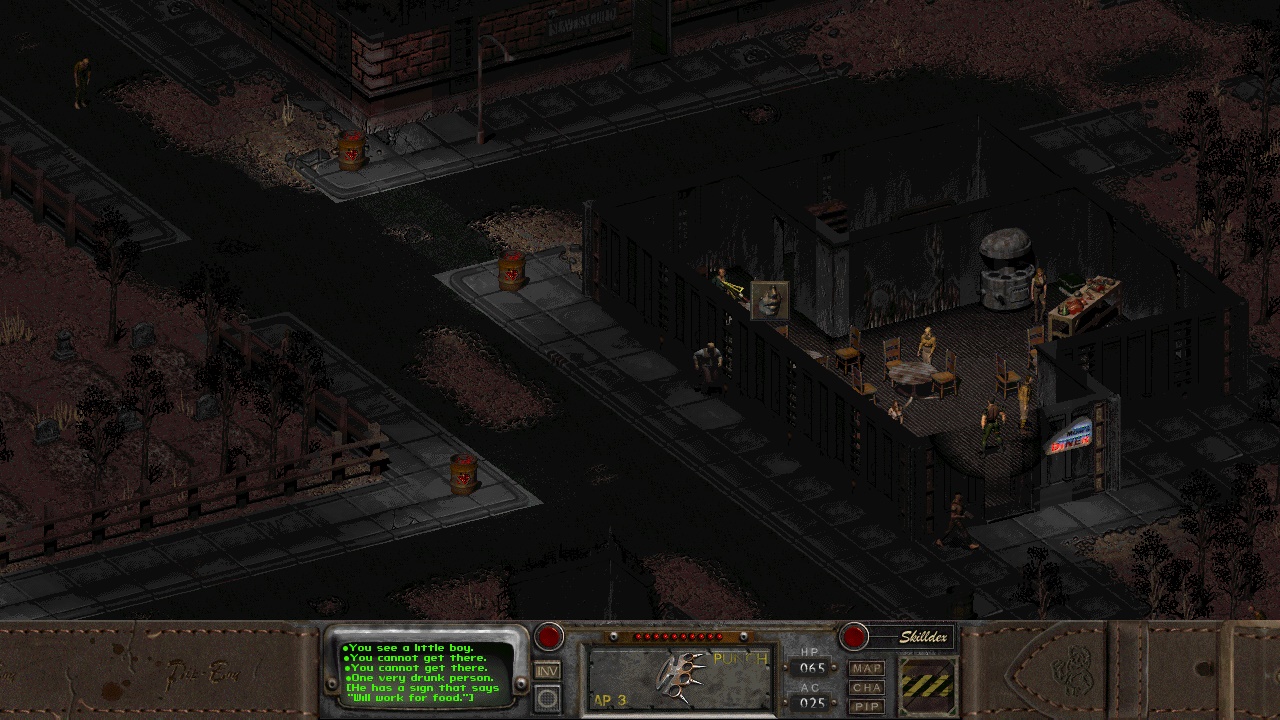Image resolution: width=1280 pixels, height=720 pixels.
Task: Open the PIP-Boy via PIP button
Action: 866,706
